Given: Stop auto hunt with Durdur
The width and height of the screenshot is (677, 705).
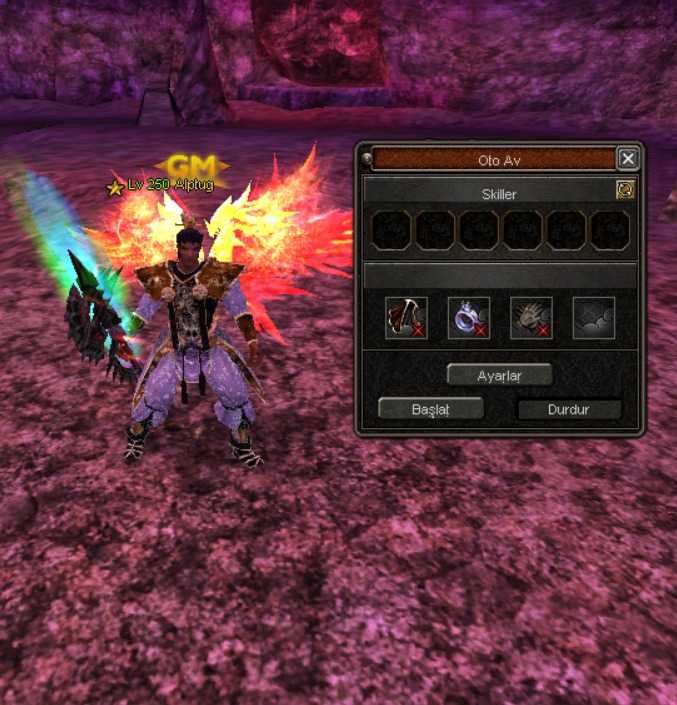Looking at the screenshot, I should coord(569,409).
